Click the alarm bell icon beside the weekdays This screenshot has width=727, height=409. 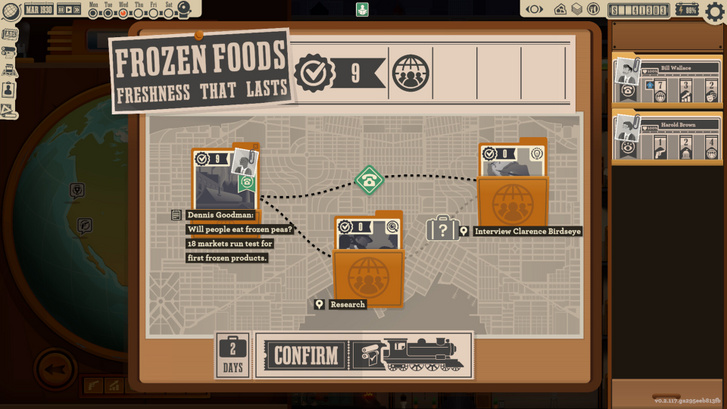(x=185, y=11)
